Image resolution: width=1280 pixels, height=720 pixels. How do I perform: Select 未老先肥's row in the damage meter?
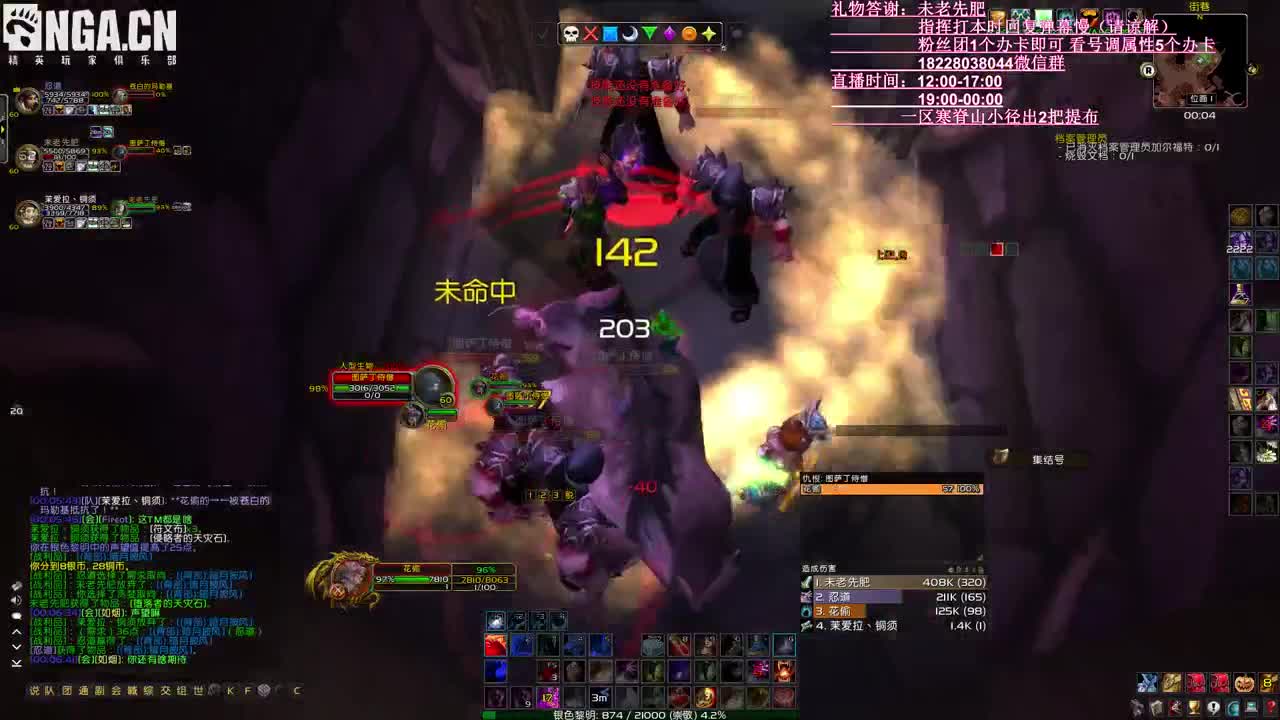890,582
